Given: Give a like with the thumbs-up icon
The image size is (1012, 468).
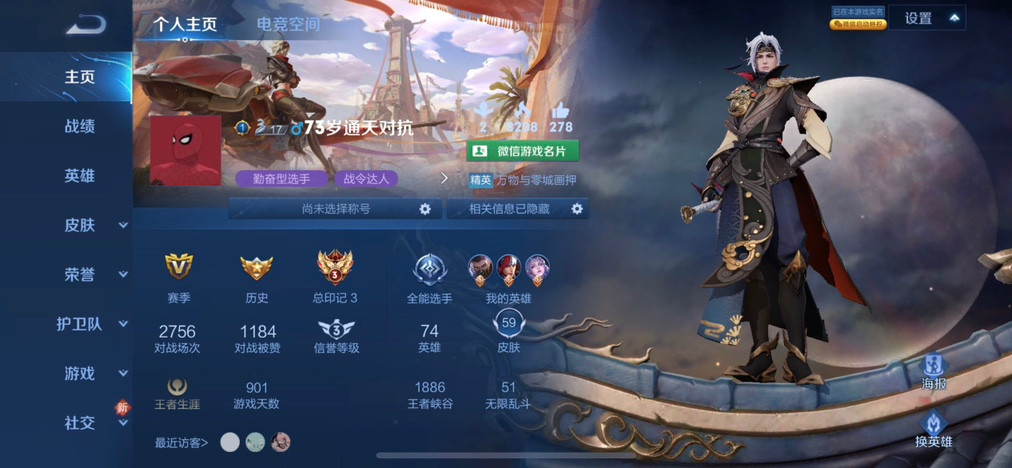Looking at the screenshot, I should pyautogui.click(x=560, y=110).
